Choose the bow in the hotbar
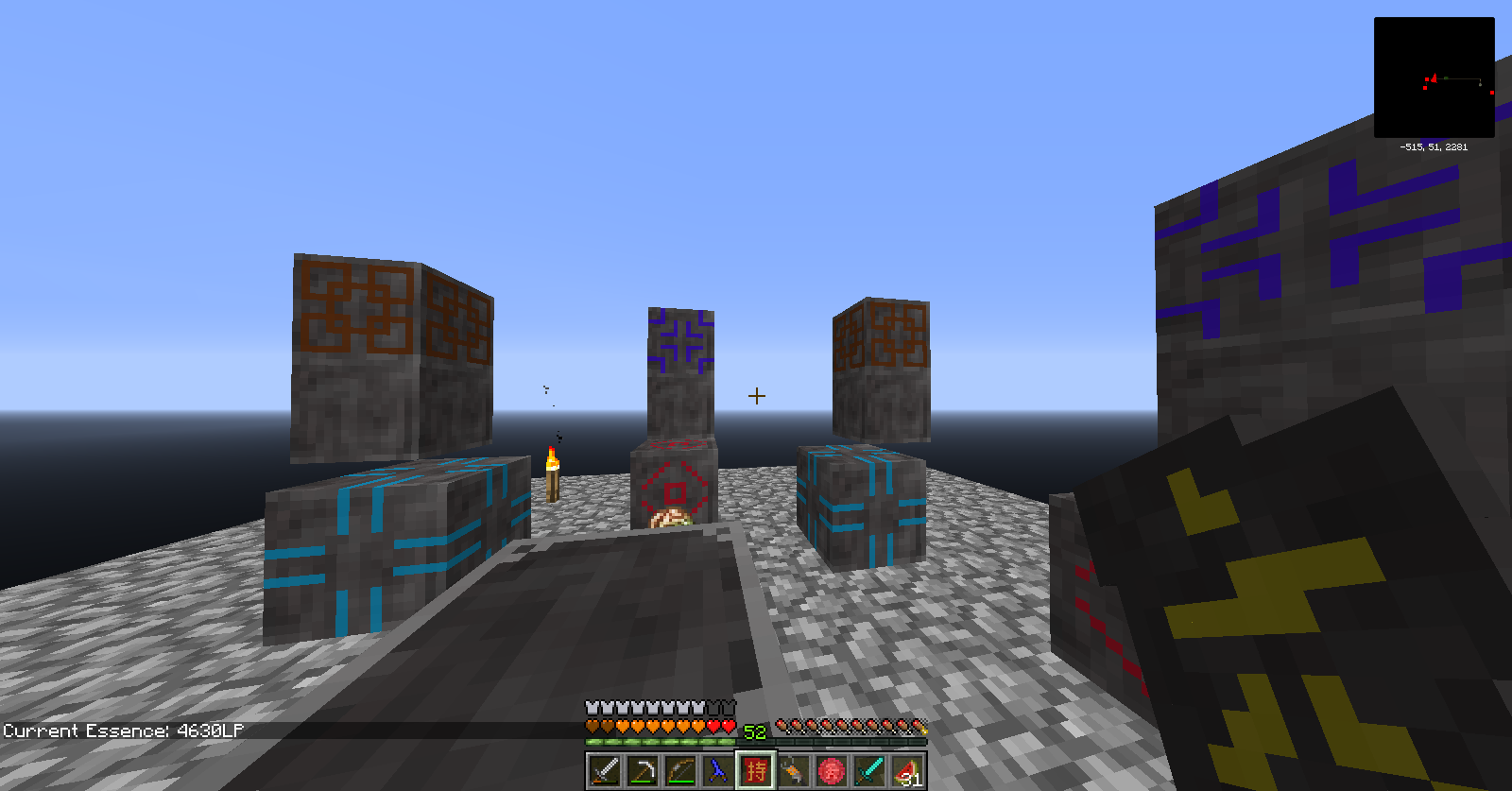This screenshot has width=1512, height=791. 680,771
